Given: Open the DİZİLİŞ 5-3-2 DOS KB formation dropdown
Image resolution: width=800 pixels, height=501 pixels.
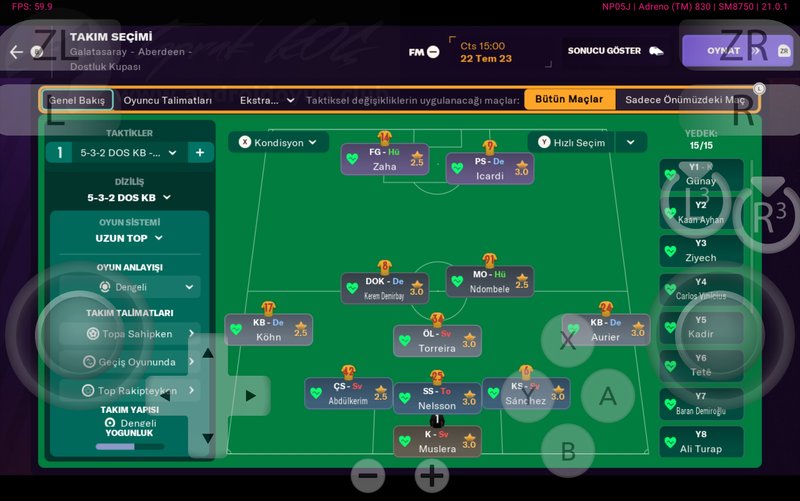Looking at the screenshot, I should pyautogui.click(x=129, y=198).
